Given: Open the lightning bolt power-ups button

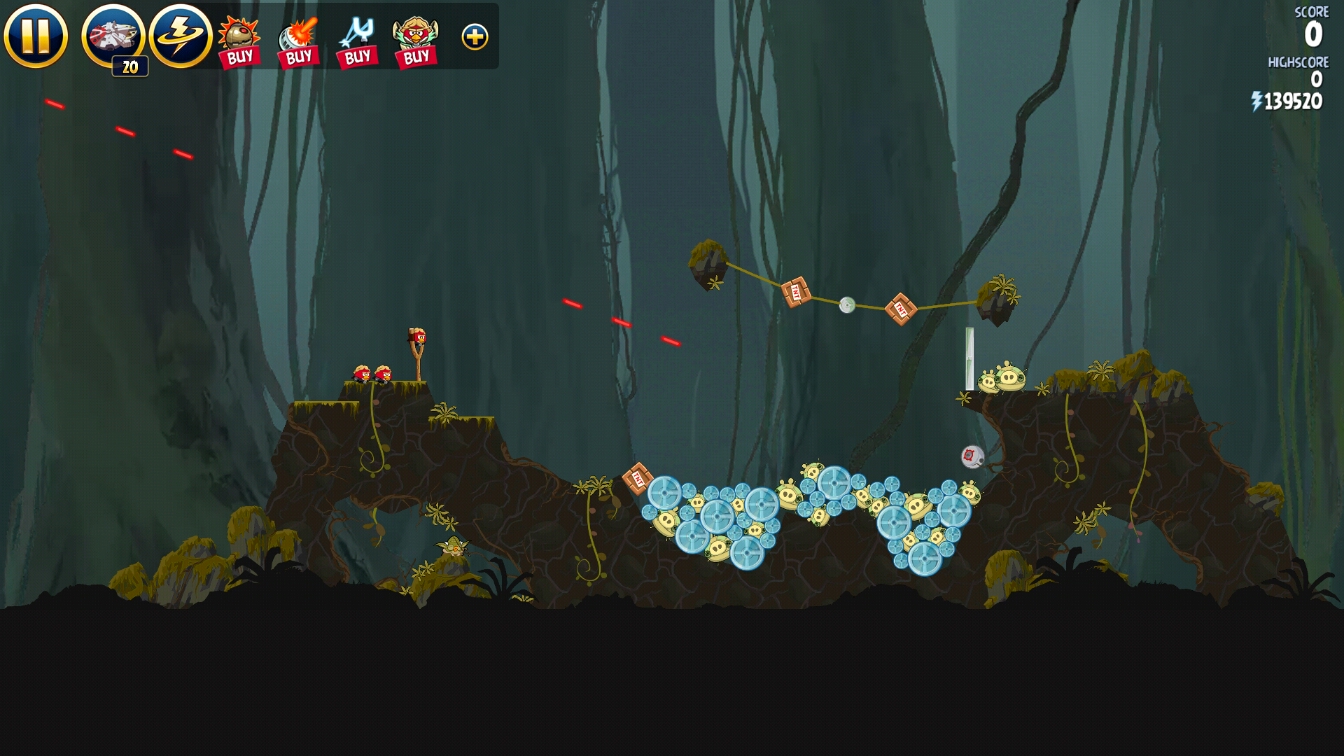Looking at the screenshot, I should [181, 36].
